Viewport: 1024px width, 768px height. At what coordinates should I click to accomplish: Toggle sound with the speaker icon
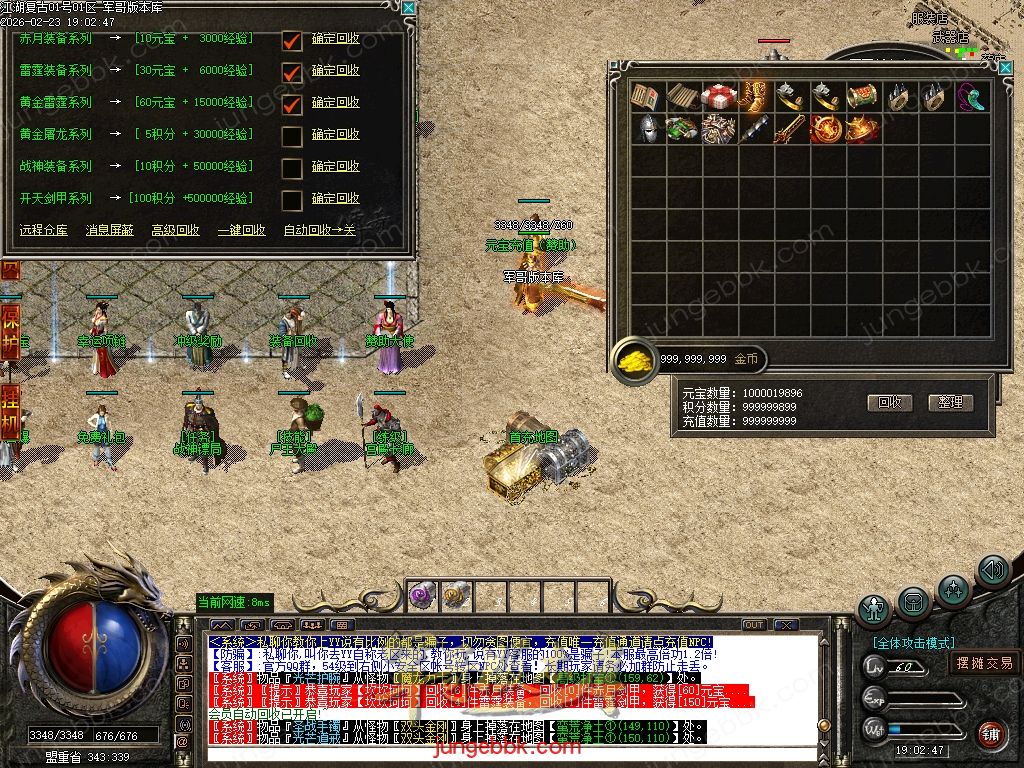993,571
